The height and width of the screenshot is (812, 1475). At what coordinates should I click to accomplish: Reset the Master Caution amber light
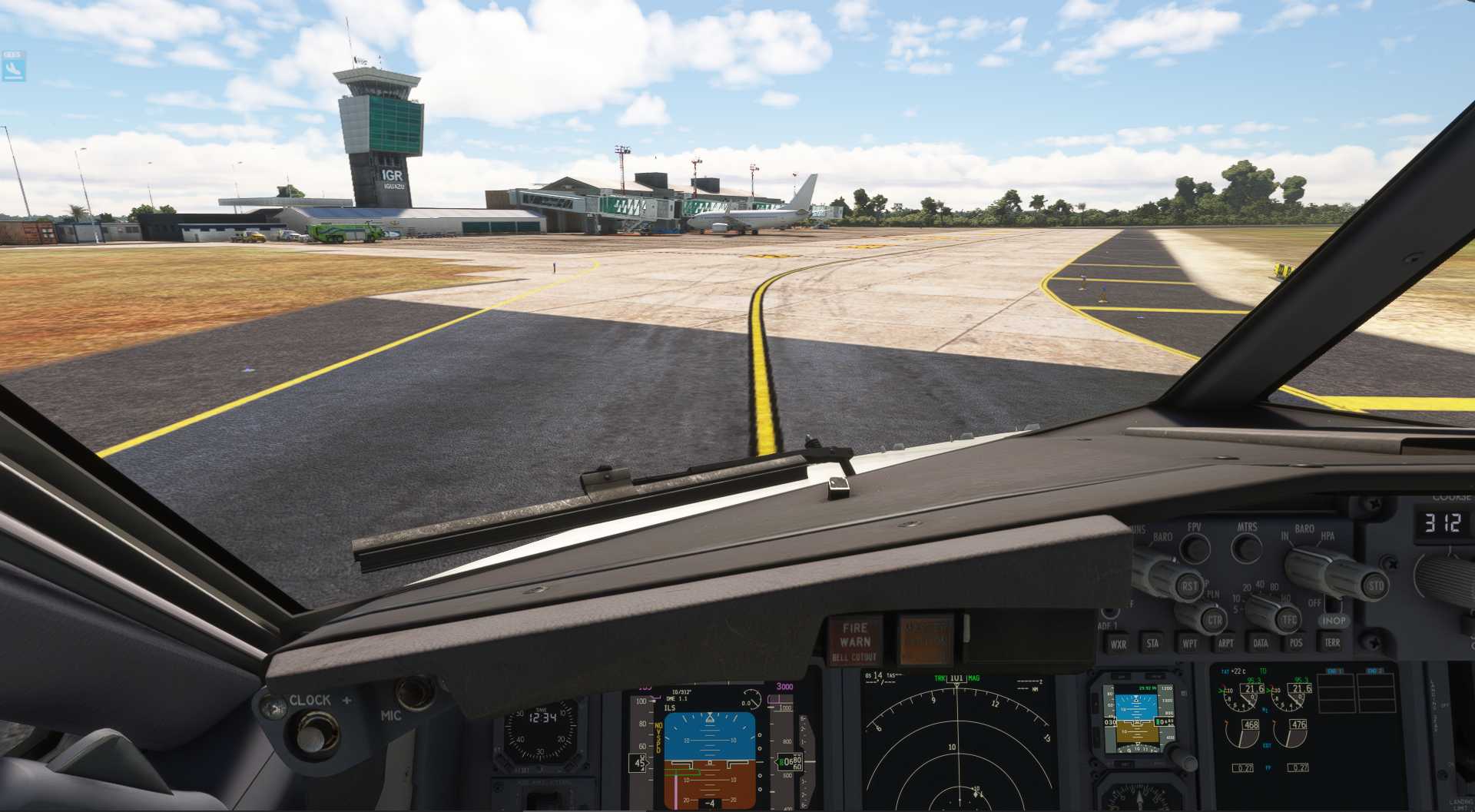click(x=925, y=639)
